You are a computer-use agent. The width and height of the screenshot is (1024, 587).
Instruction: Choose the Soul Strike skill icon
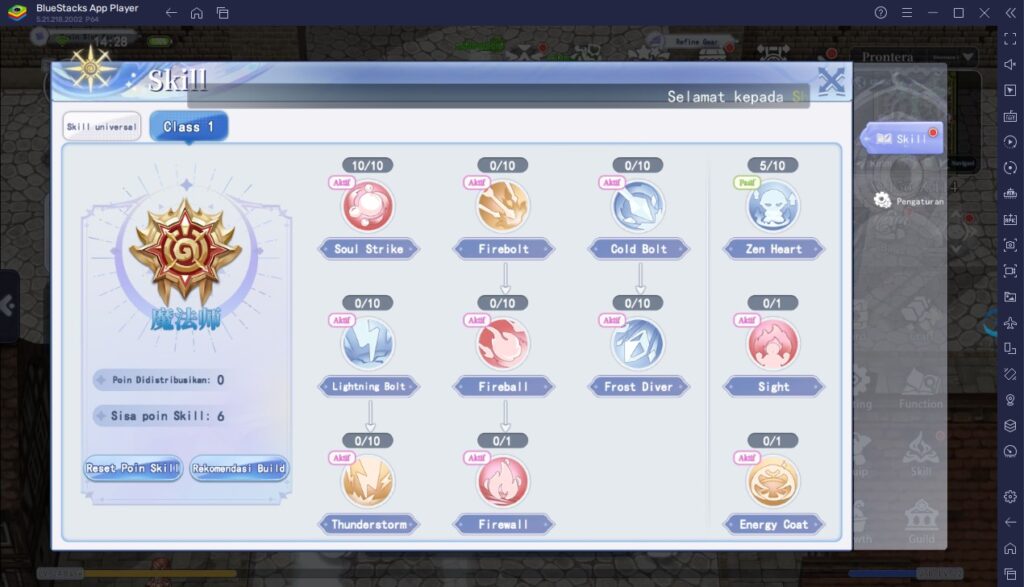[368, 205]
